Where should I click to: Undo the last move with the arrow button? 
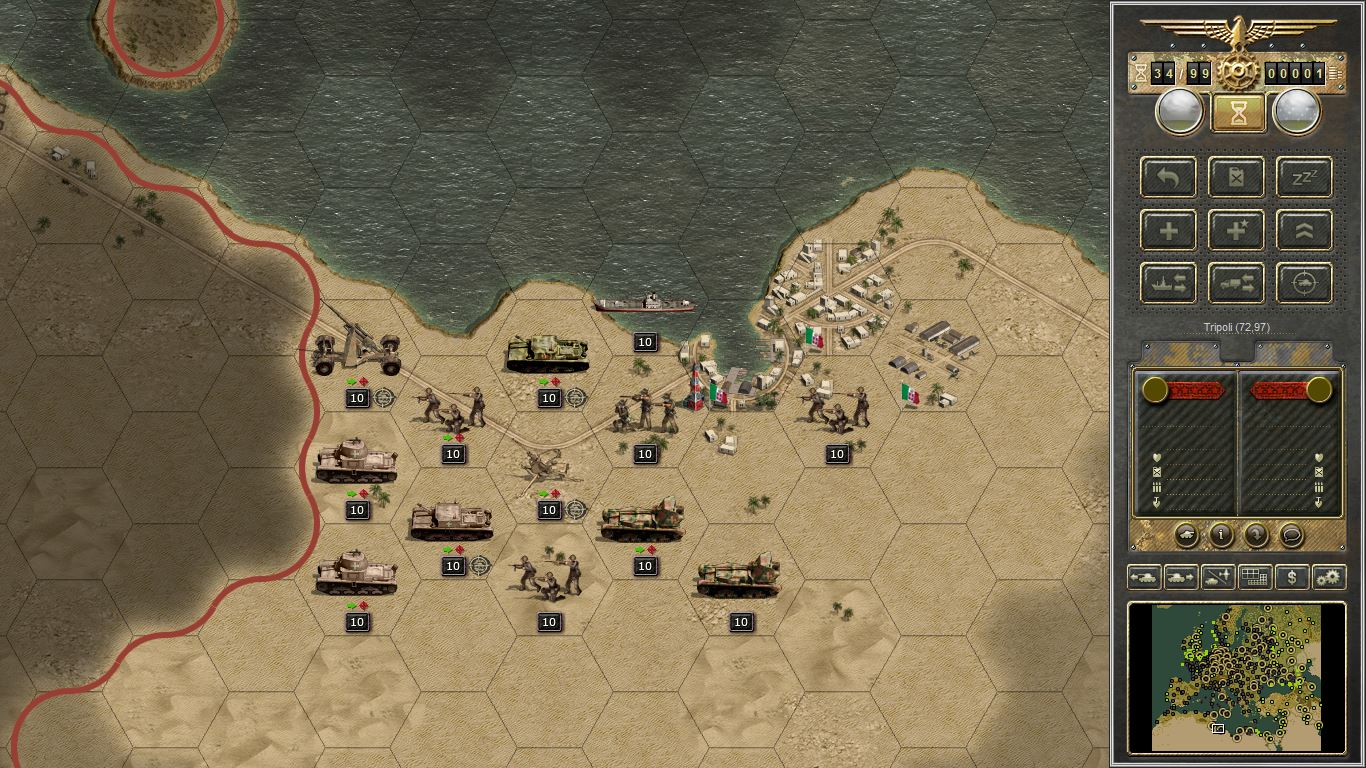coord(1168,178)
